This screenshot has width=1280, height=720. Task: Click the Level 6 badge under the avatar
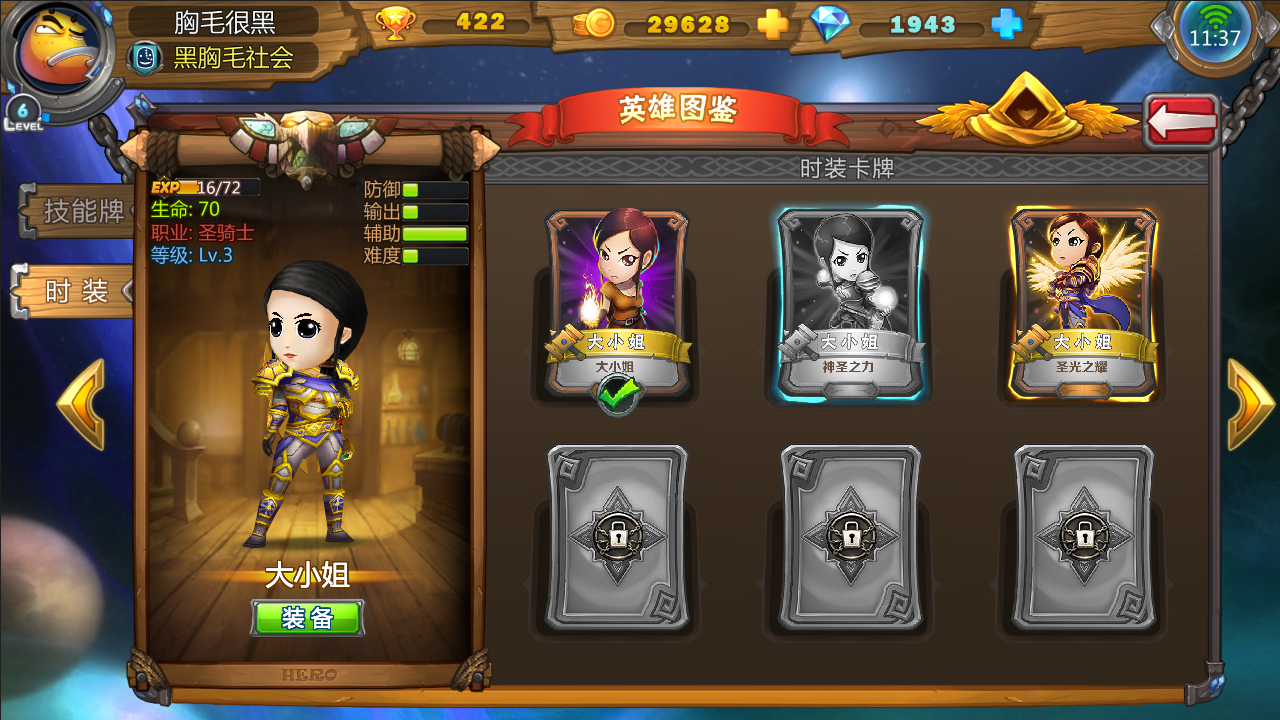[23, 110]
